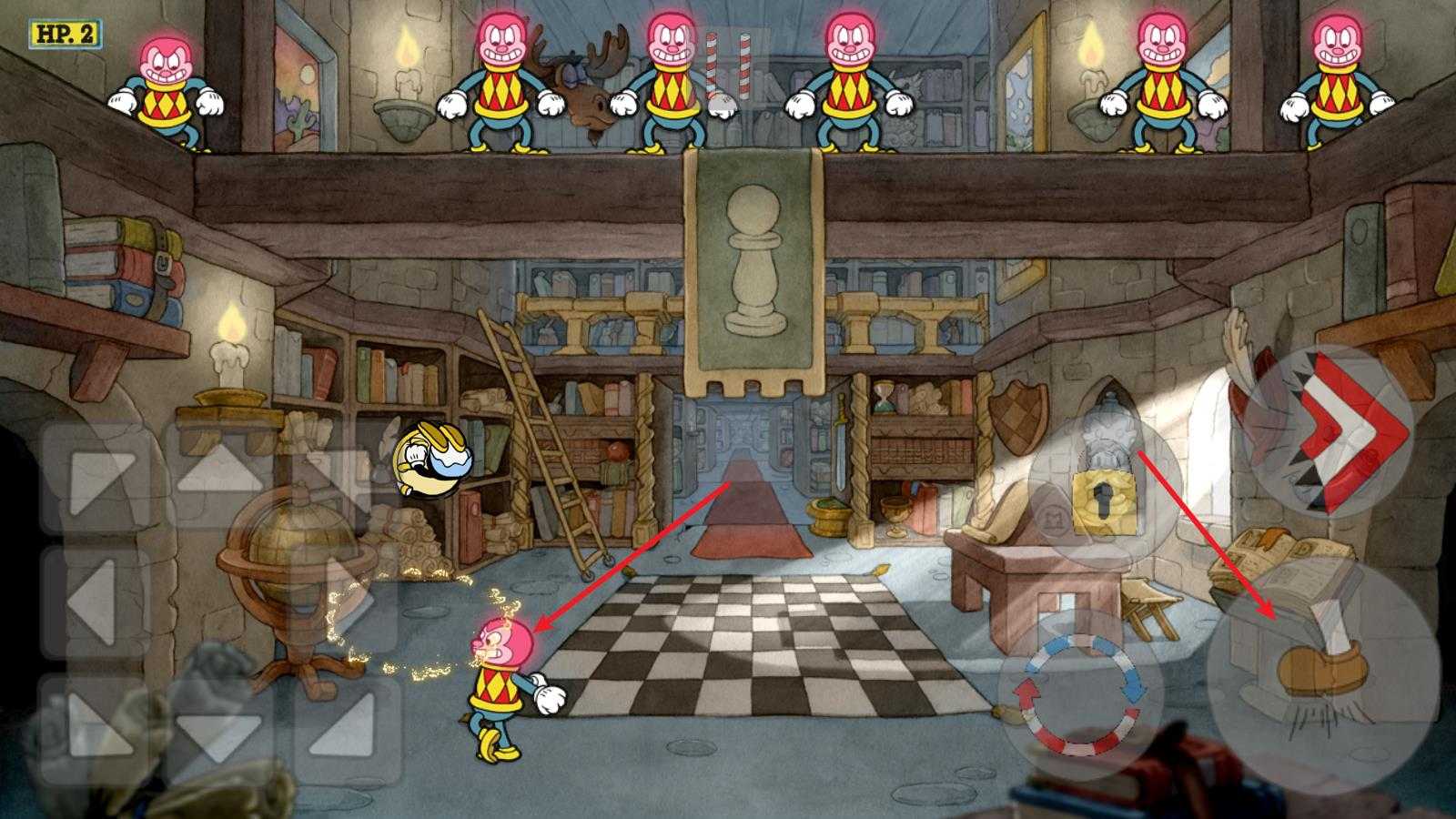
Task: Tap the down-left diagonal d-pad arrow
Action: 95,728
